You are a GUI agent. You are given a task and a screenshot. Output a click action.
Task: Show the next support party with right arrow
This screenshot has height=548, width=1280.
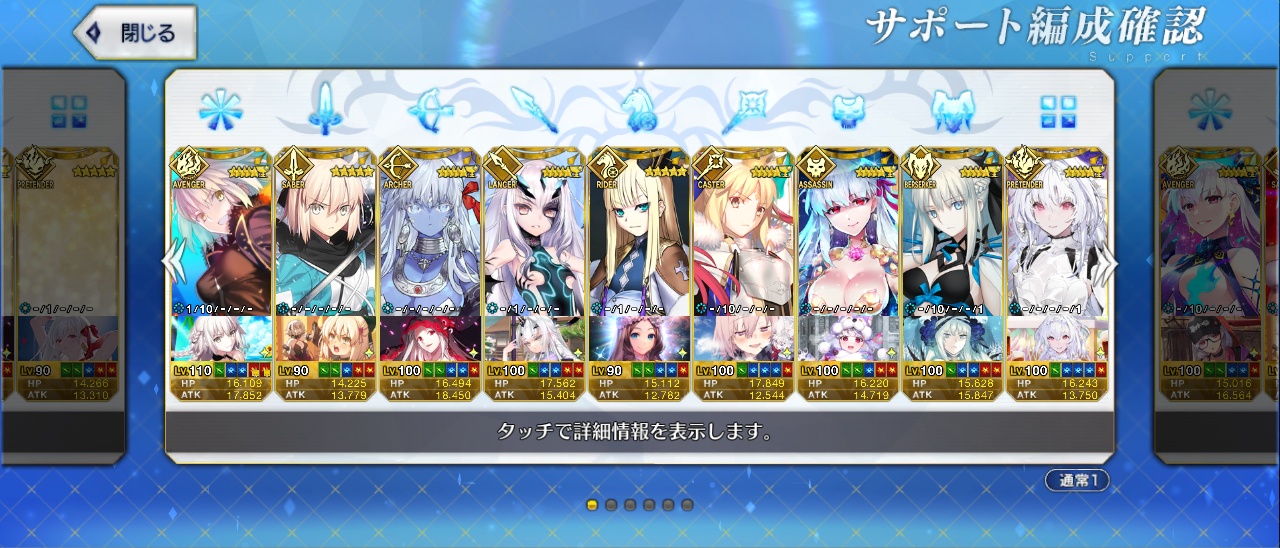(1108, 262)
